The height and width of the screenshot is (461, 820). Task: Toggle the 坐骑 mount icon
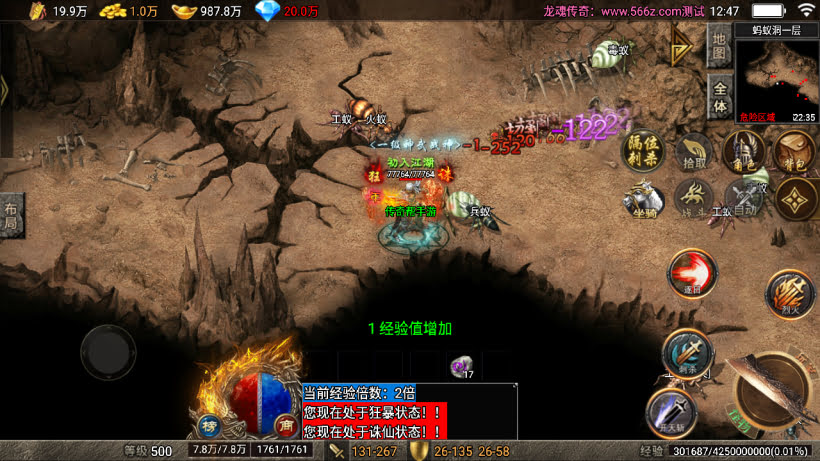pyautogui.click(x=645, y=198)
